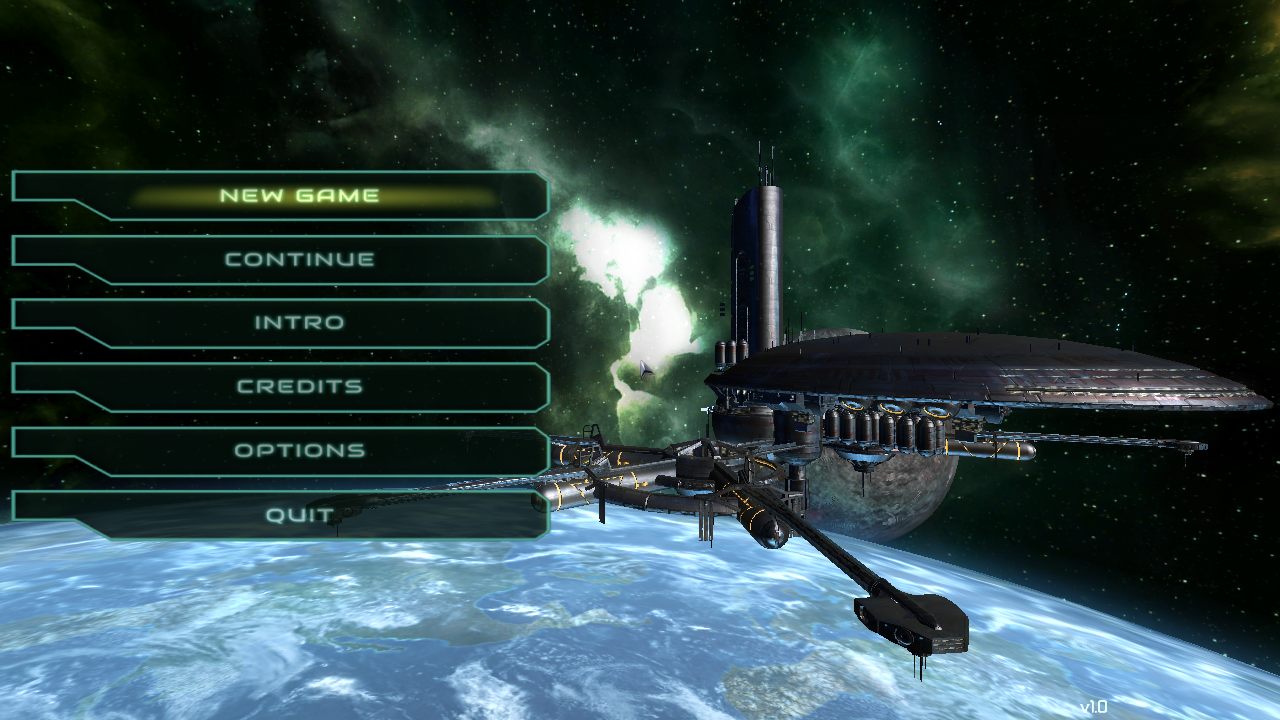Viewport: 1280px width, 720px height.
Task: Select Continue to resume your saved game
Action: click(x=300, y=259)
